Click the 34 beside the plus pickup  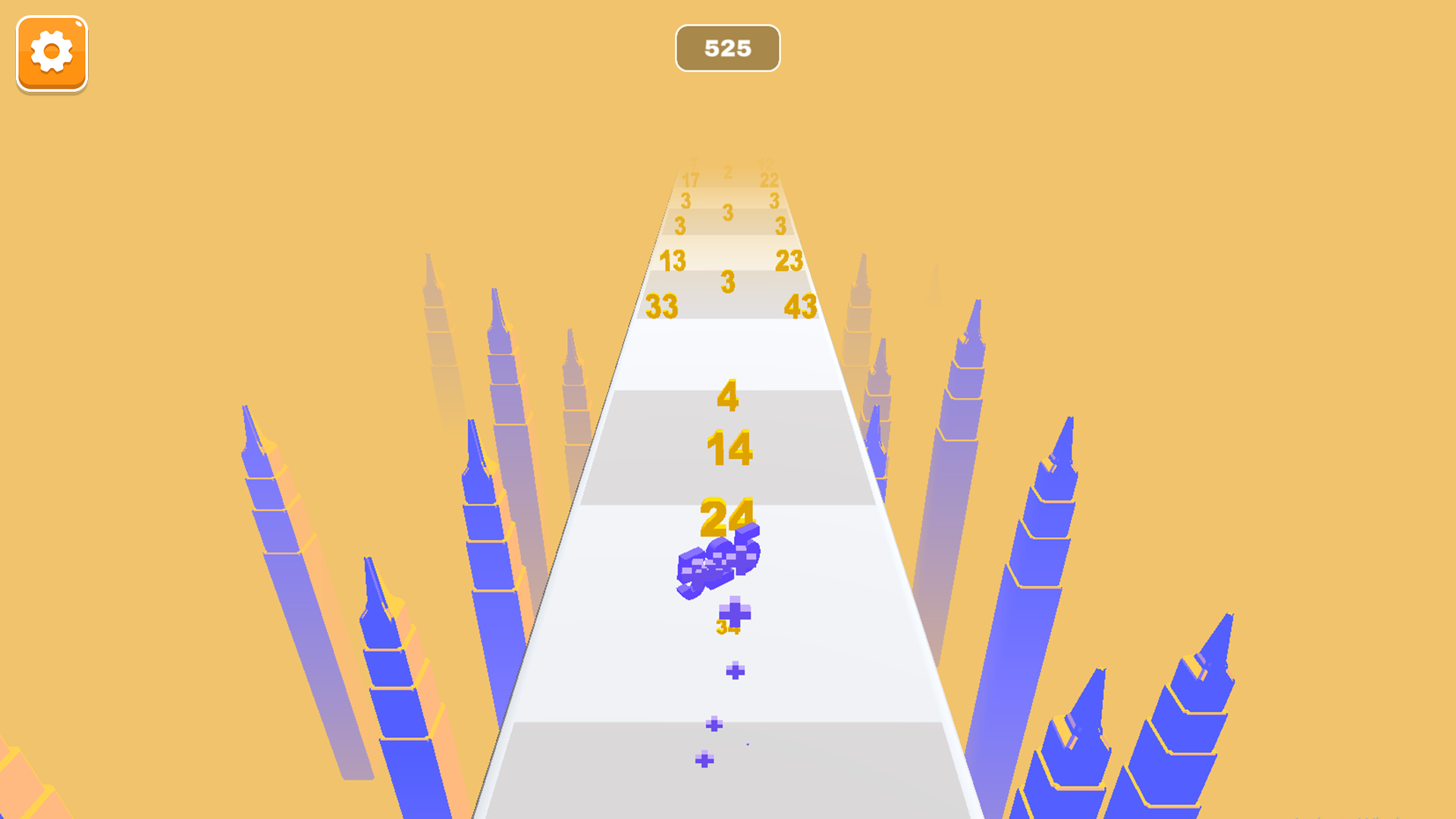(725, 627)
